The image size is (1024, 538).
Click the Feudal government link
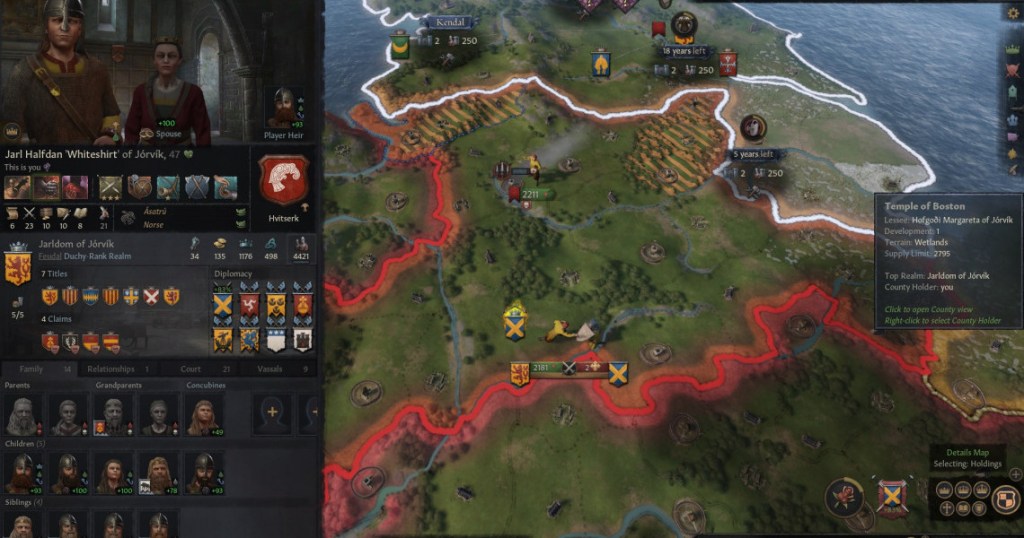[x=48, y=257]
